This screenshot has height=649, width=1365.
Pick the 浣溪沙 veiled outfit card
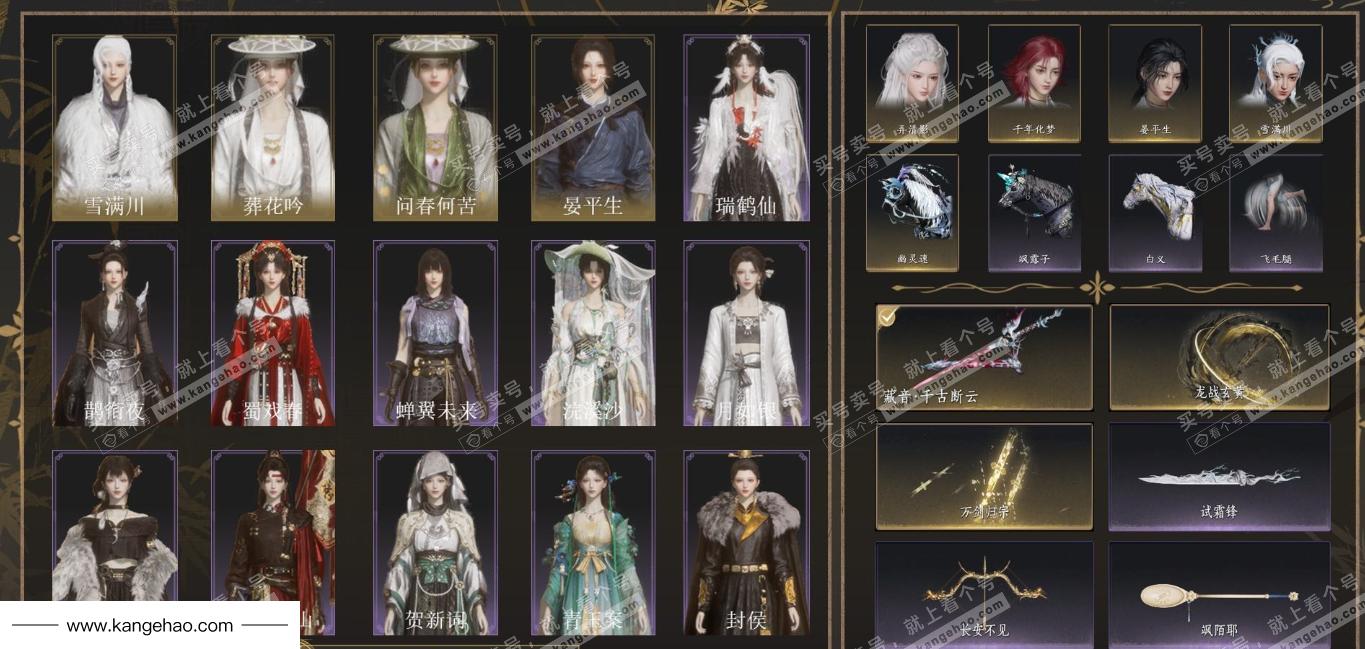point(593,333)
